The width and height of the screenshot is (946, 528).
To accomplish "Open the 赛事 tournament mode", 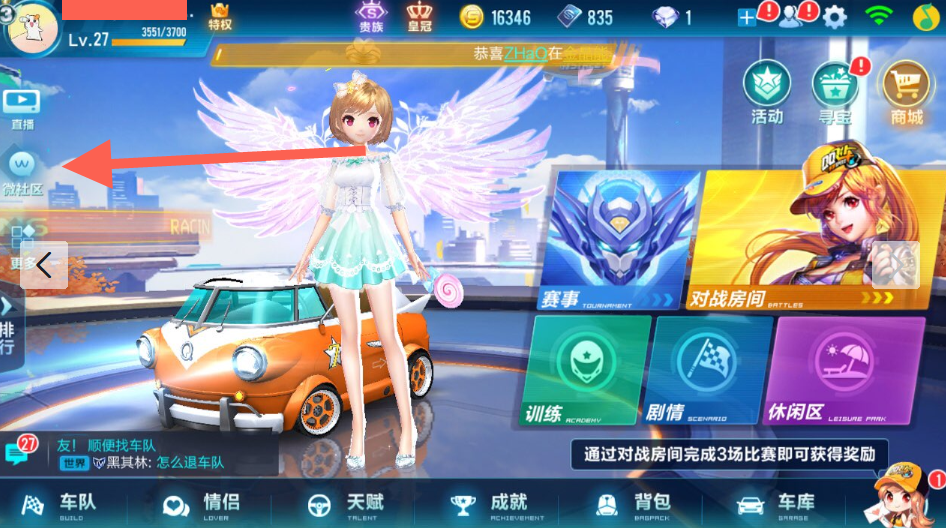I will click(x=617, y=242).
